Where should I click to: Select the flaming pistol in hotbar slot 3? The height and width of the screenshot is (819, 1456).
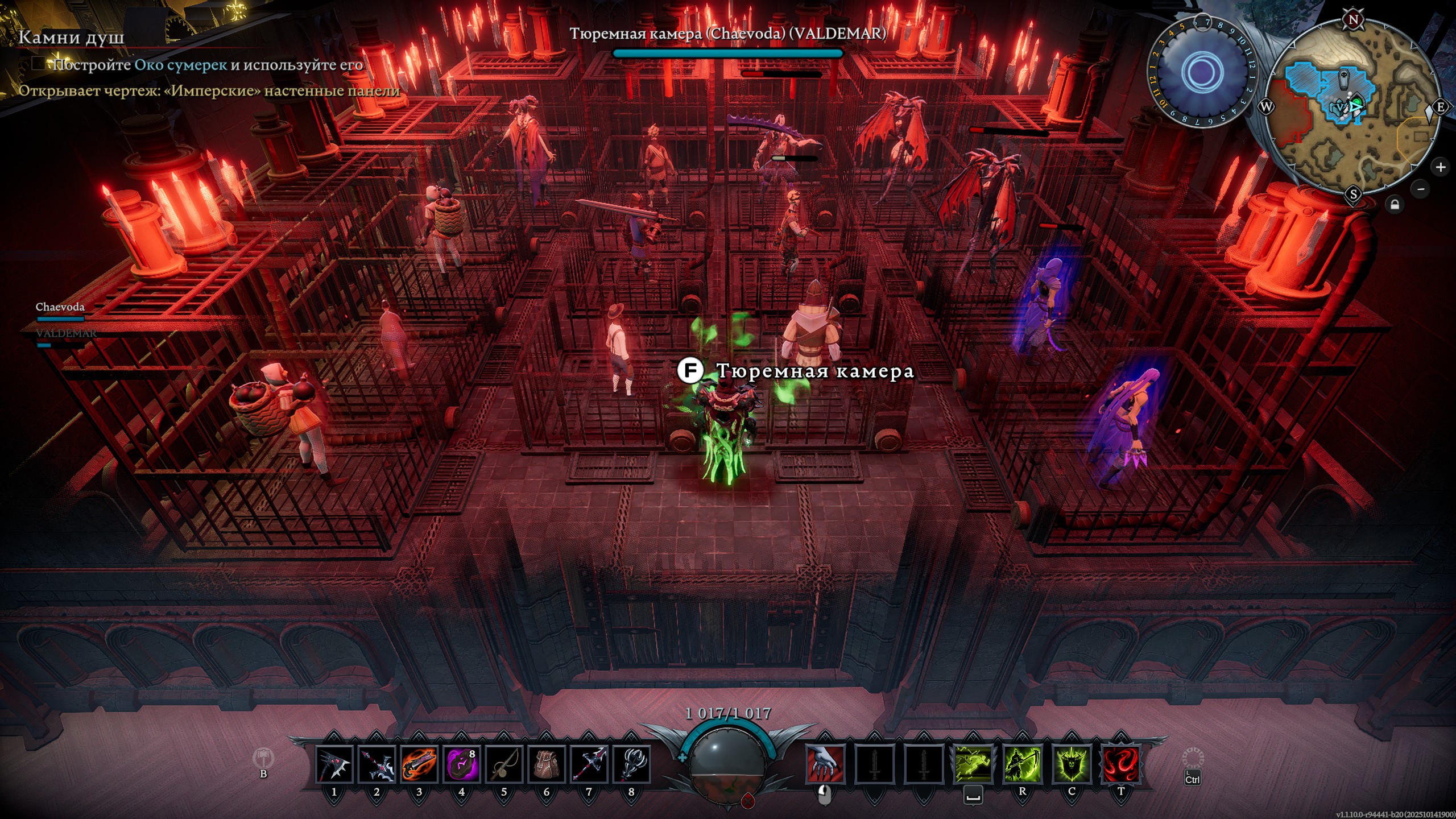click(419, 764)
